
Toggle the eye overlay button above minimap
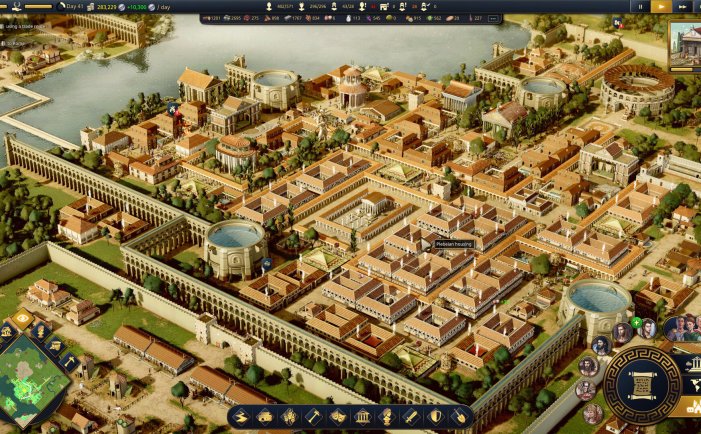(23, 319)
